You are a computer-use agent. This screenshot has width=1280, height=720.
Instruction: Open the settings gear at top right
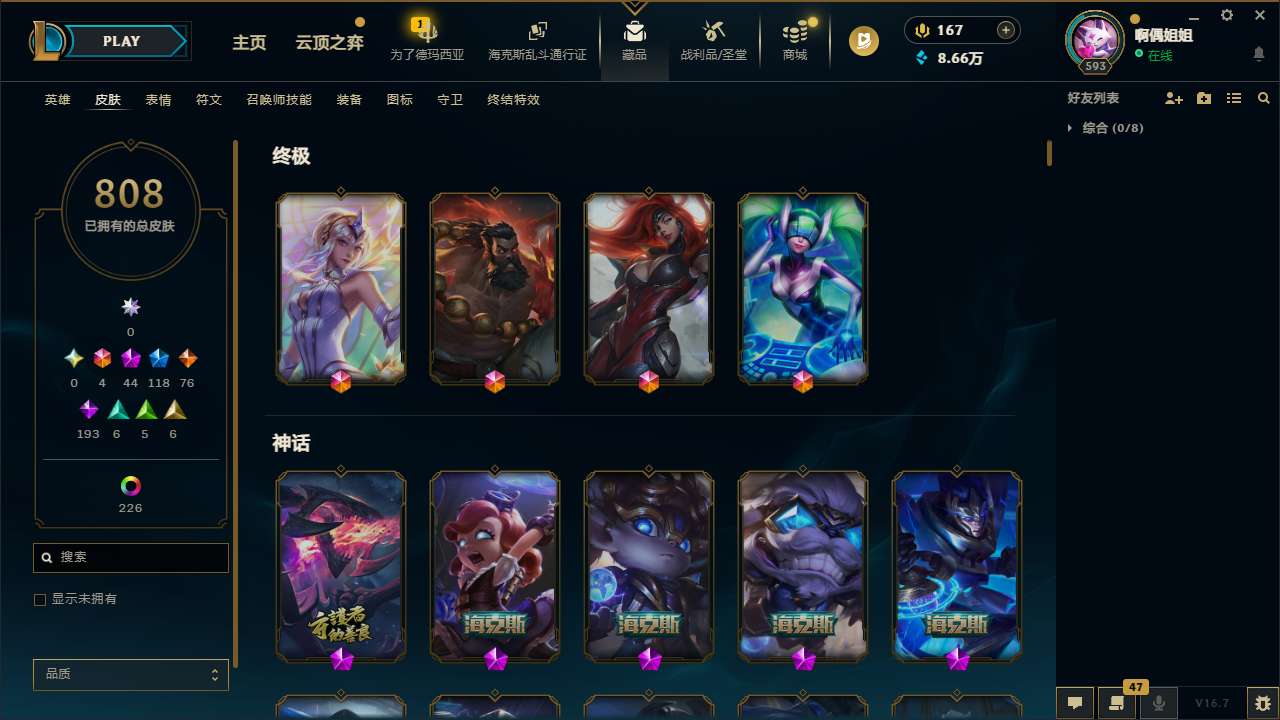point(1226,15)
